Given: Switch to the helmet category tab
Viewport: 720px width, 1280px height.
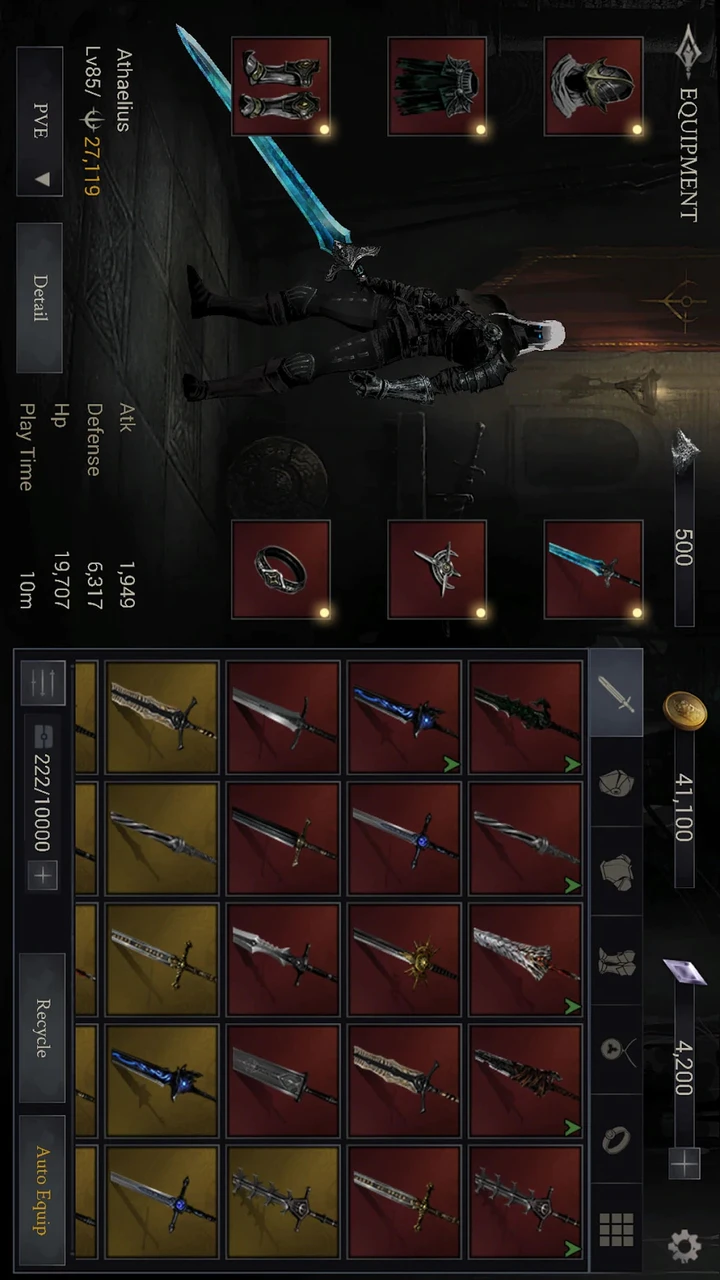Looking at the screenshot, I should (x=615, y=782).
